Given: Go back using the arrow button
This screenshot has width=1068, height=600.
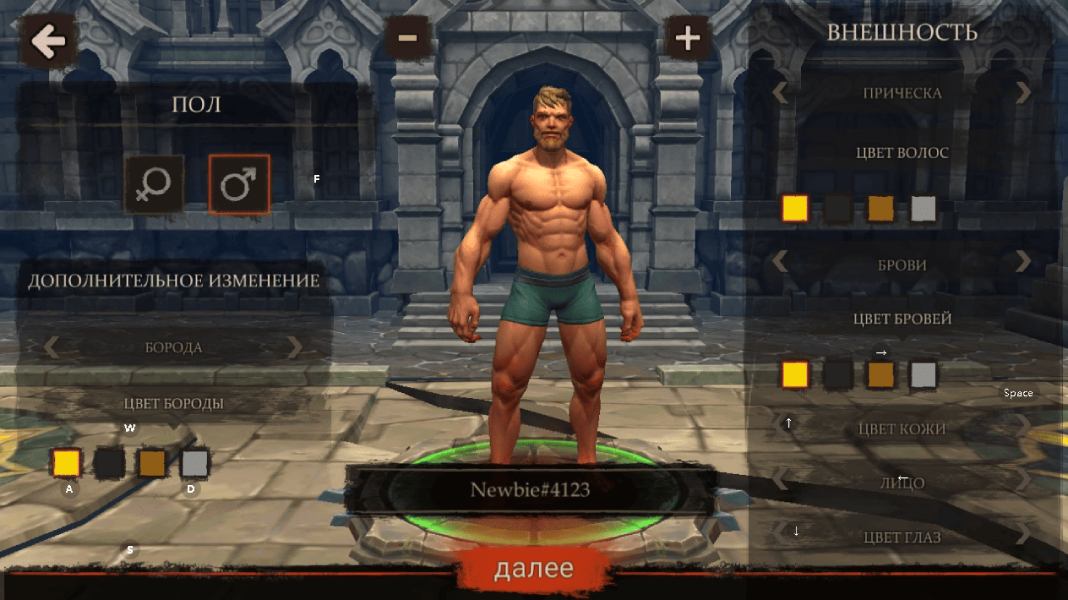Looking at the screenshot, I should (47, 41).
